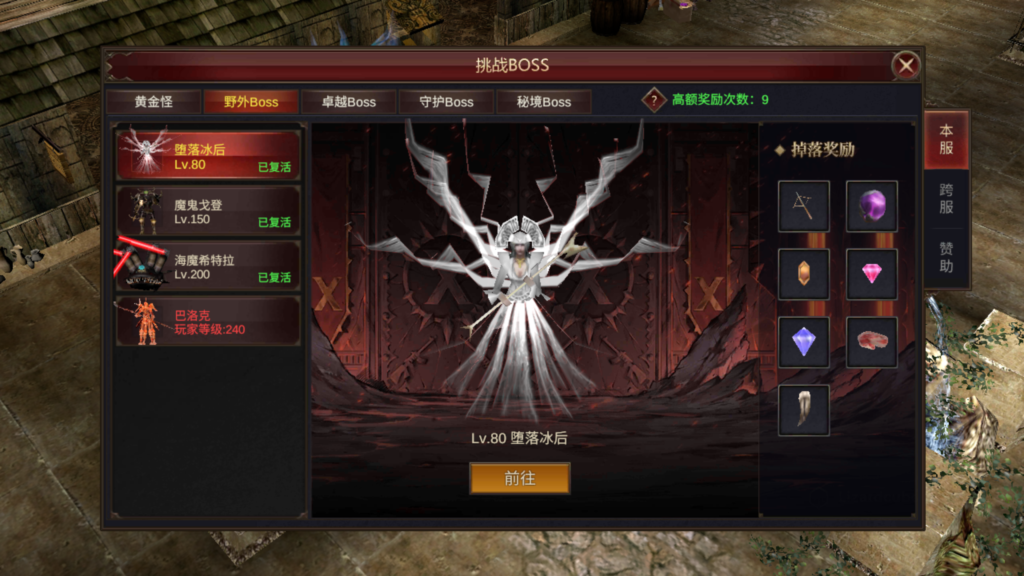Image resolution: width=1024 pixels, height=576 pixels.
Task: Pick the 巴洛克 boss entry
Action: (208, 321)
